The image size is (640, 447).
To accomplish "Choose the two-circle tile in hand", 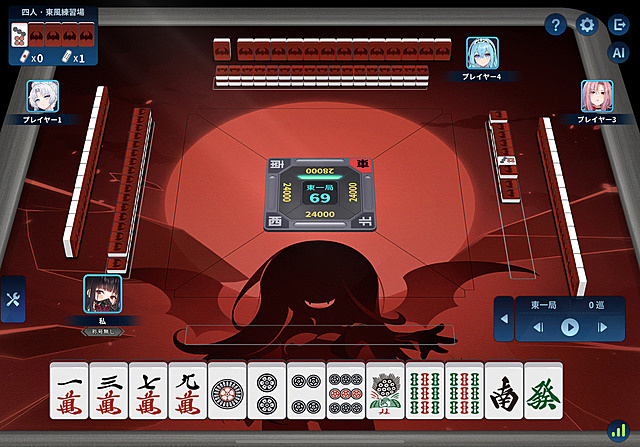I will 267,390.
